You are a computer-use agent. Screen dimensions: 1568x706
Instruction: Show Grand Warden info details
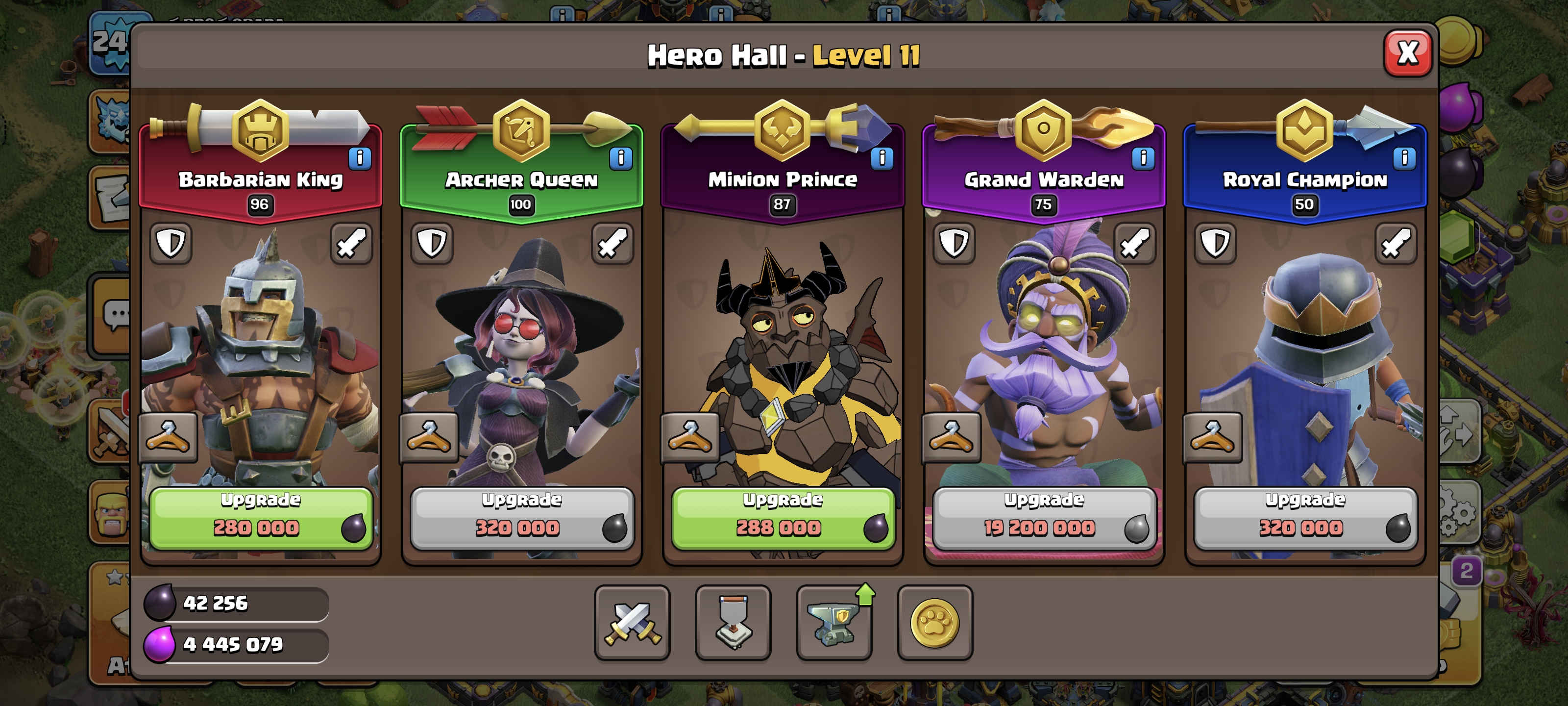(x=1143, y=158)
